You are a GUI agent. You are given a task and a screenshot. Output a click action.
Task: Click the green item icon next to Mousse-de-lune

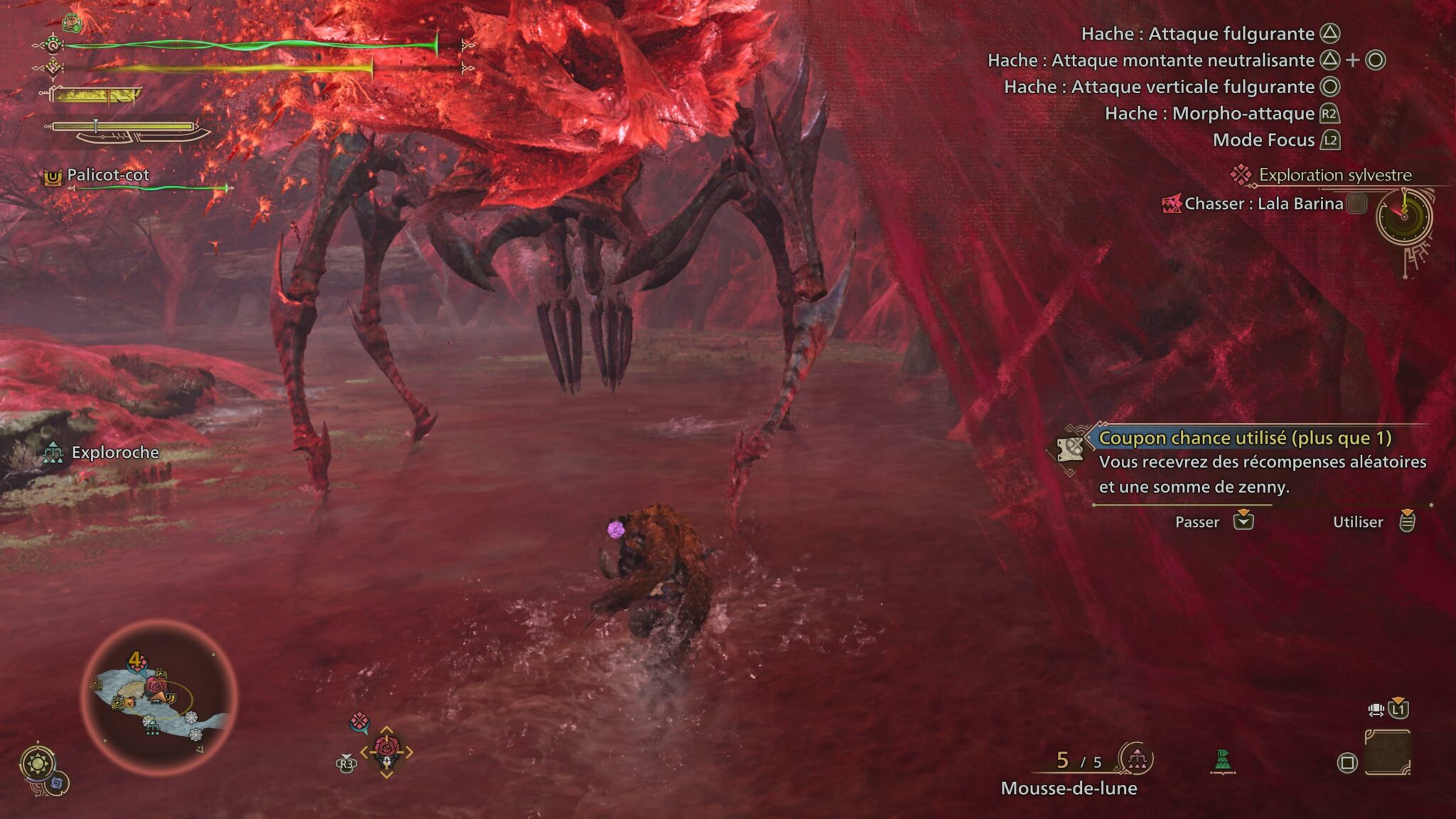coord(1223,761)
